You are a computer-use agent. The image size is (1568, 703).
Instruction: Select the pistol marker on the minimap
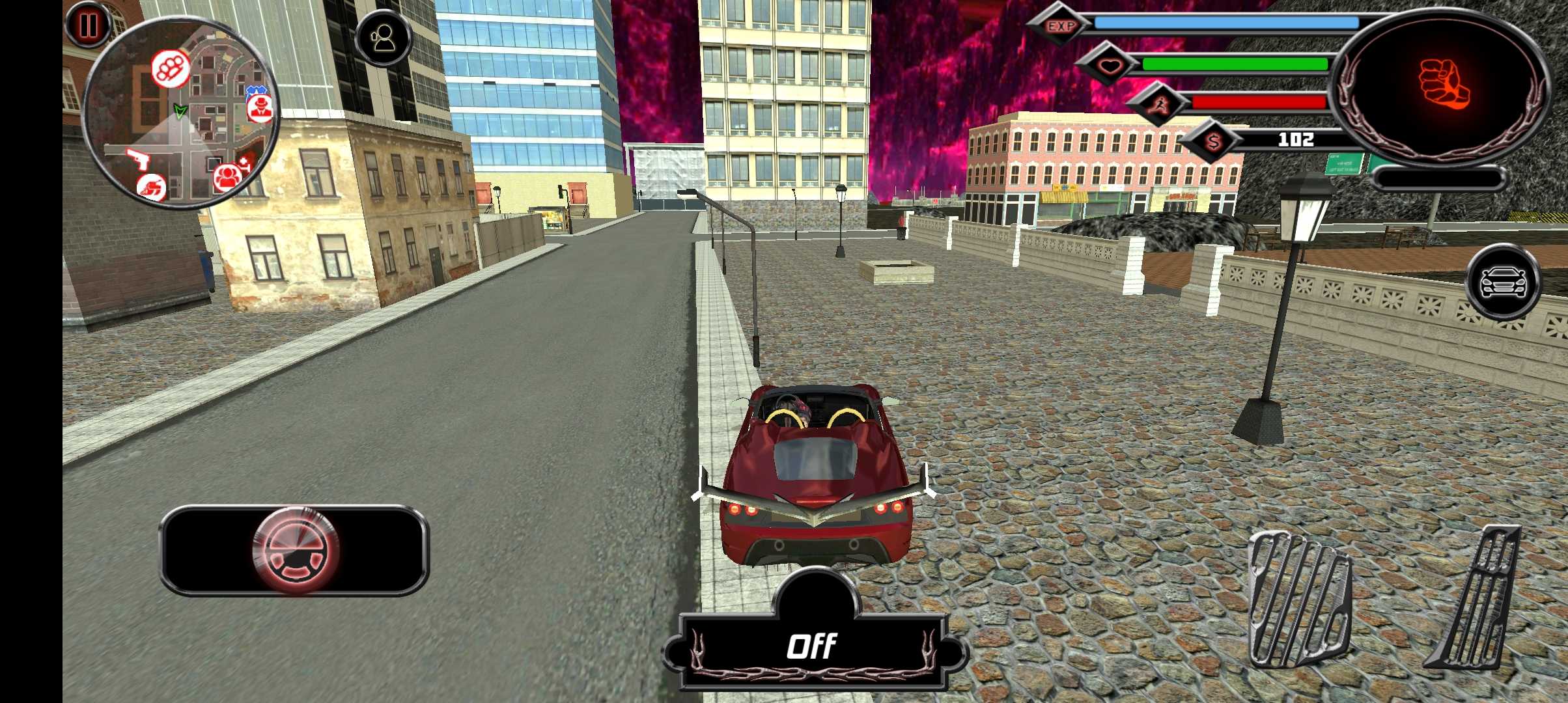137,158
